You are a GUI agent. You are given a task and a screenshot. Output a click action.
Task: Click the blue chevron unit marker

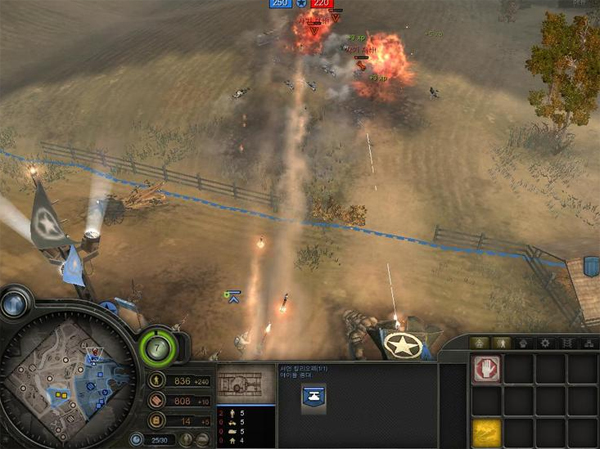(x=234, y=296)
